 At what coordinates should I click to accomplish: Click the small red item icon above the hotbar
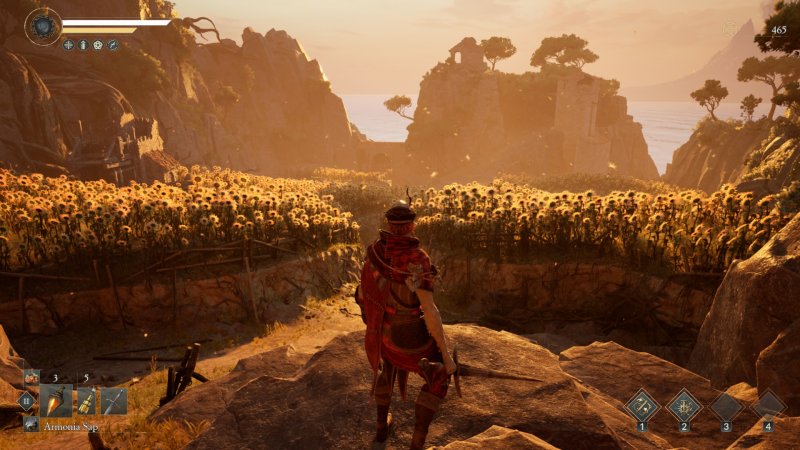pos(32,377)
